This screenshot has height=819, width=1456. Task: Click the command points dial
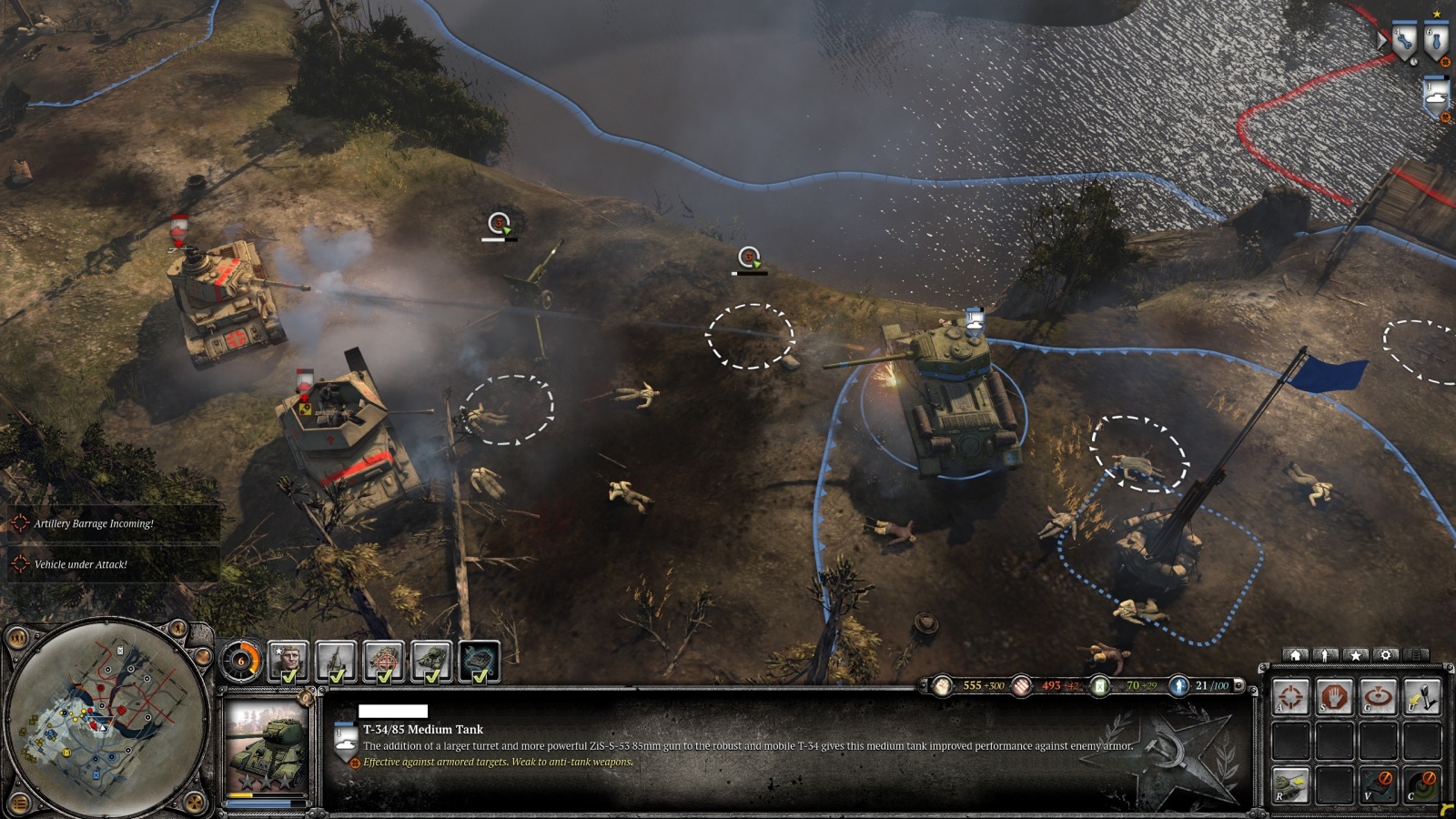(240, 661)
